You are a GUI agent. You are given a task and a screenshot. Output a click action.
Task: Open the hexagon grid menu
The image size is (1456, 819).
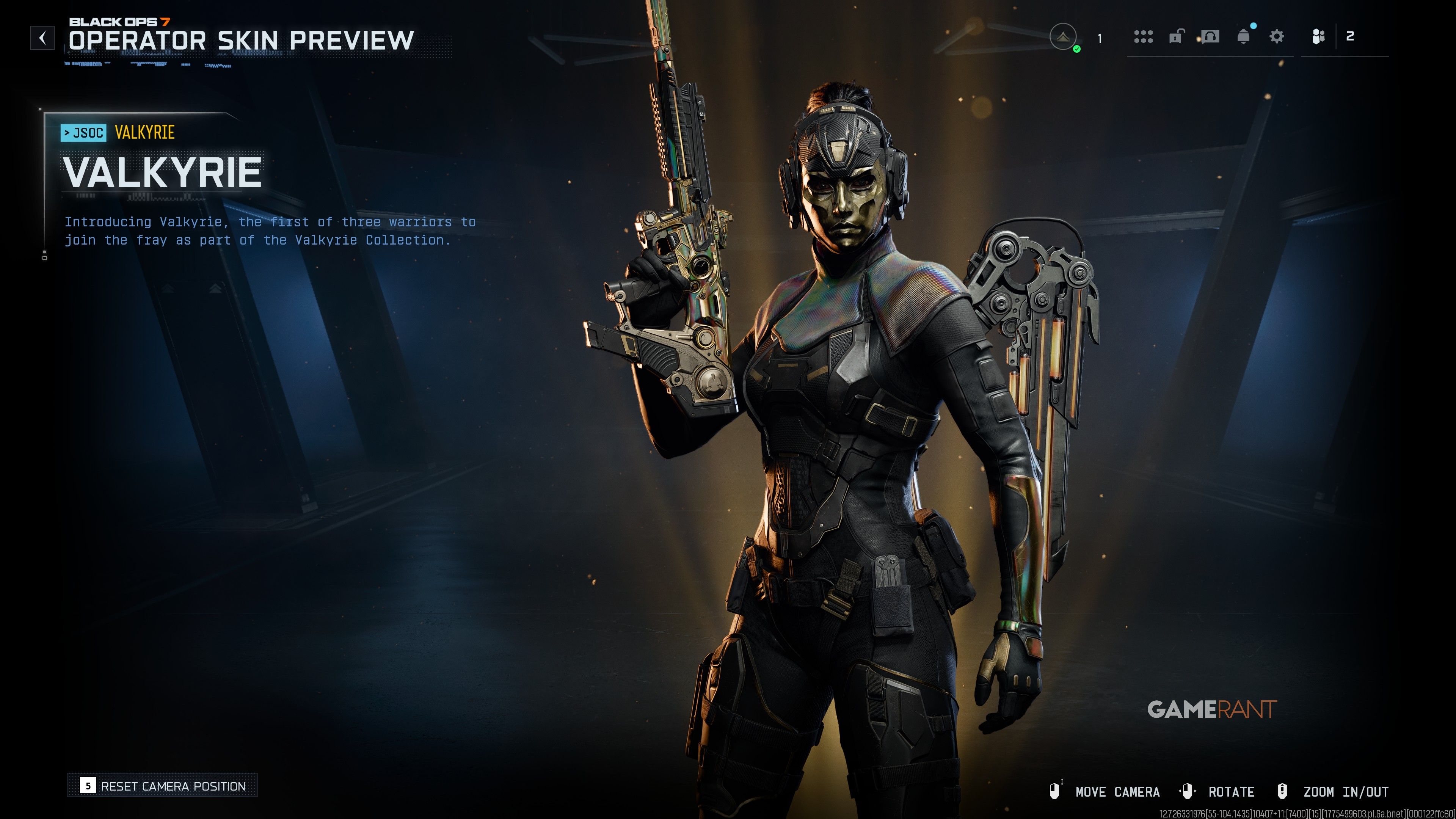click(1143, 37)
